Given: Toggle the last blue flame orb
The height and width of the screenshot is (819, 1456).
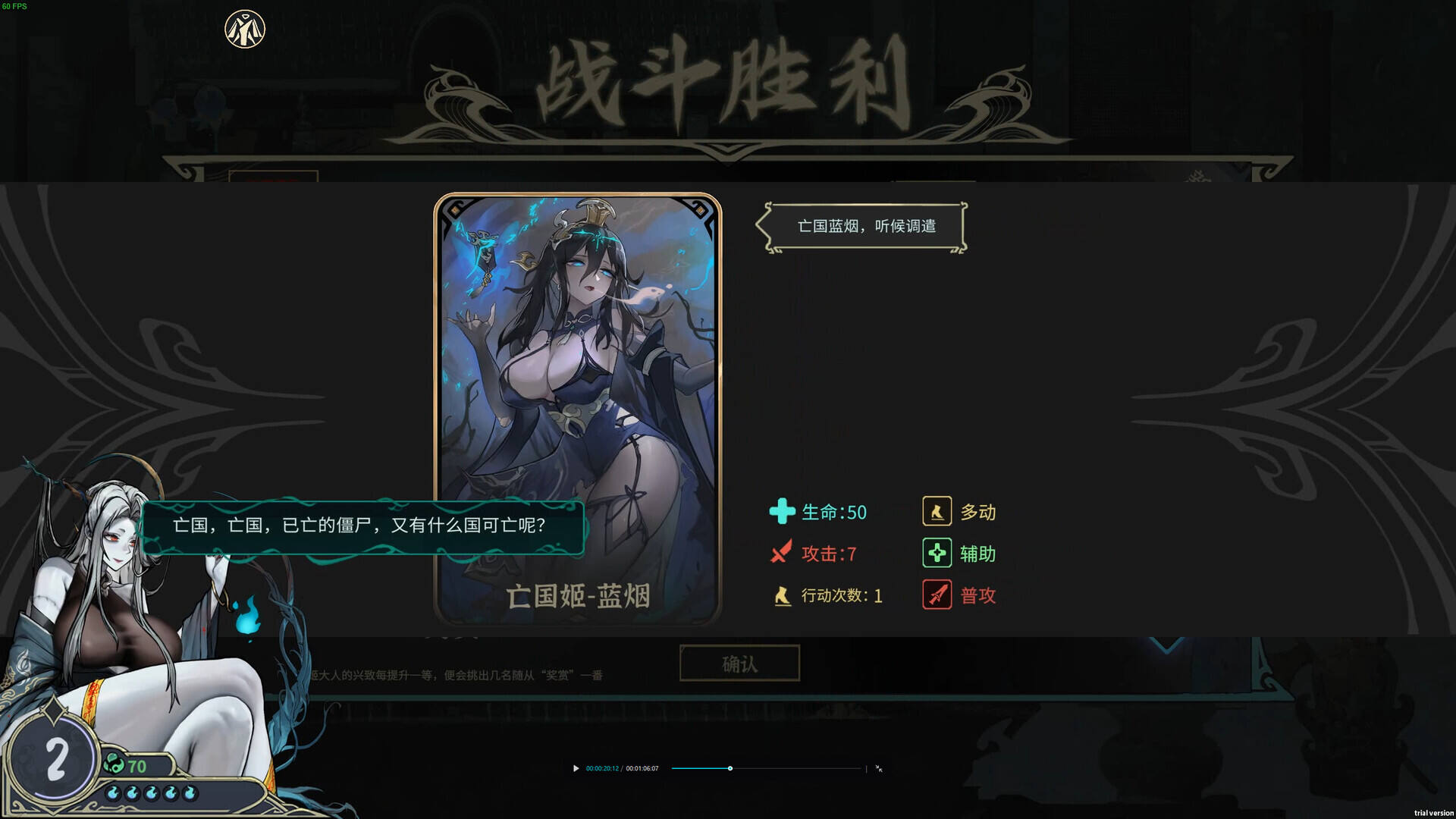Looking at the screenshot, I should [x=190, y=793].
